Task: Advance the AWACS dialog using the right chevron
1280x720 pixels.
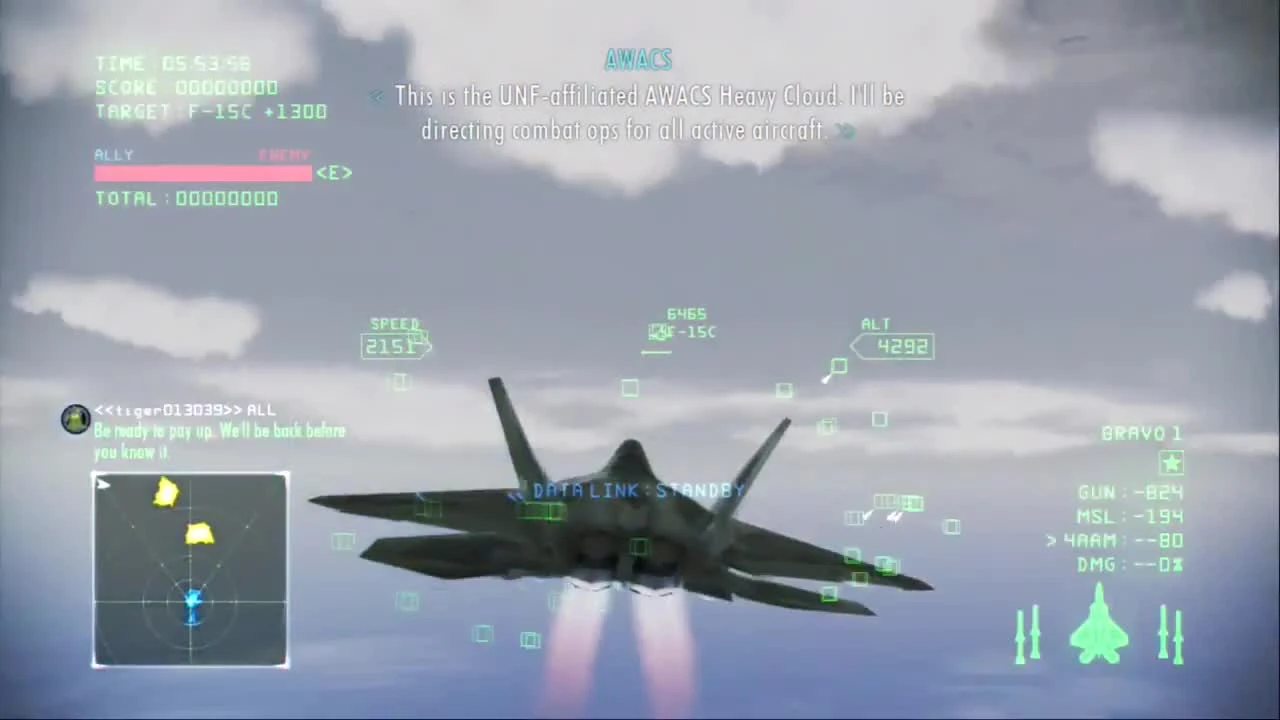Action: tap(843, 131)
